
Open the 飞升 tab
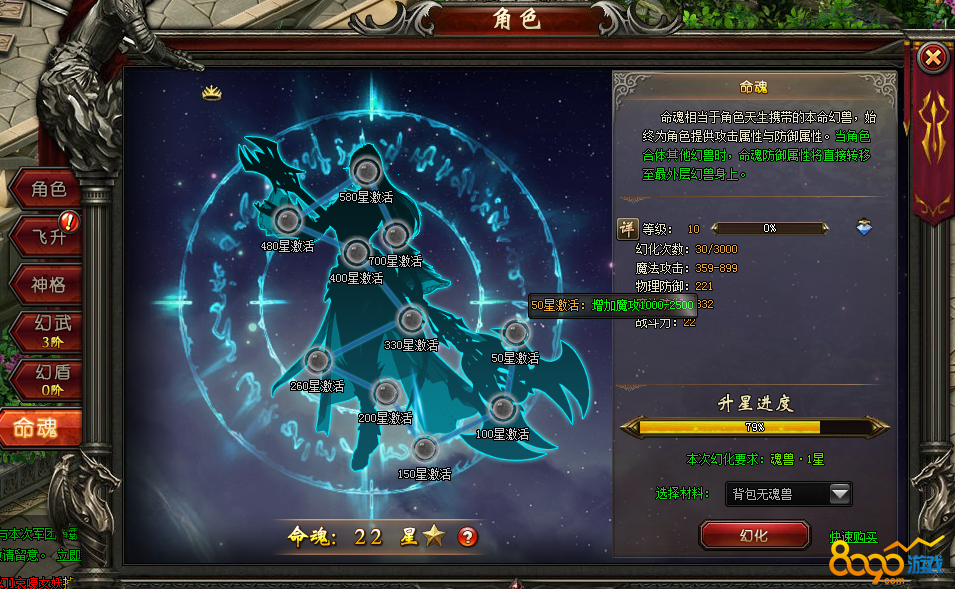tap(47, 237)
